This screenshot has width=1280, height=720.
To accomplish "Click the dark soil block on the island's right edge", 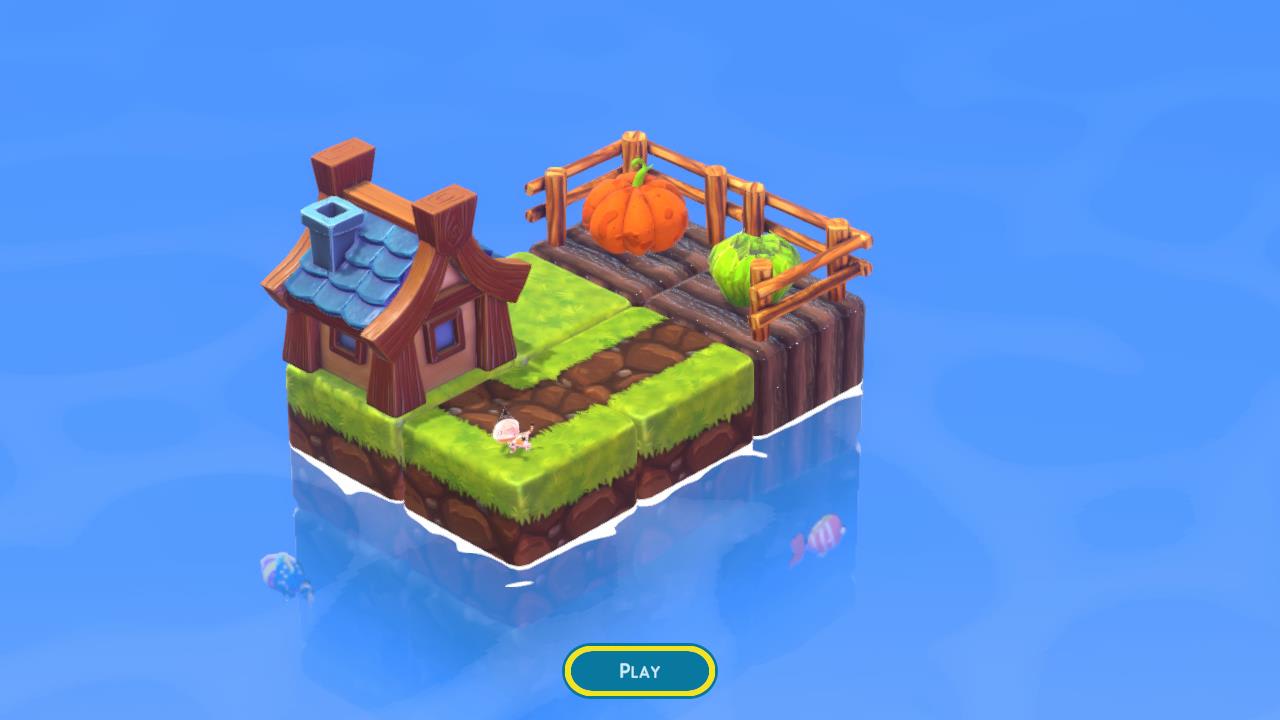I will point(820,360).
